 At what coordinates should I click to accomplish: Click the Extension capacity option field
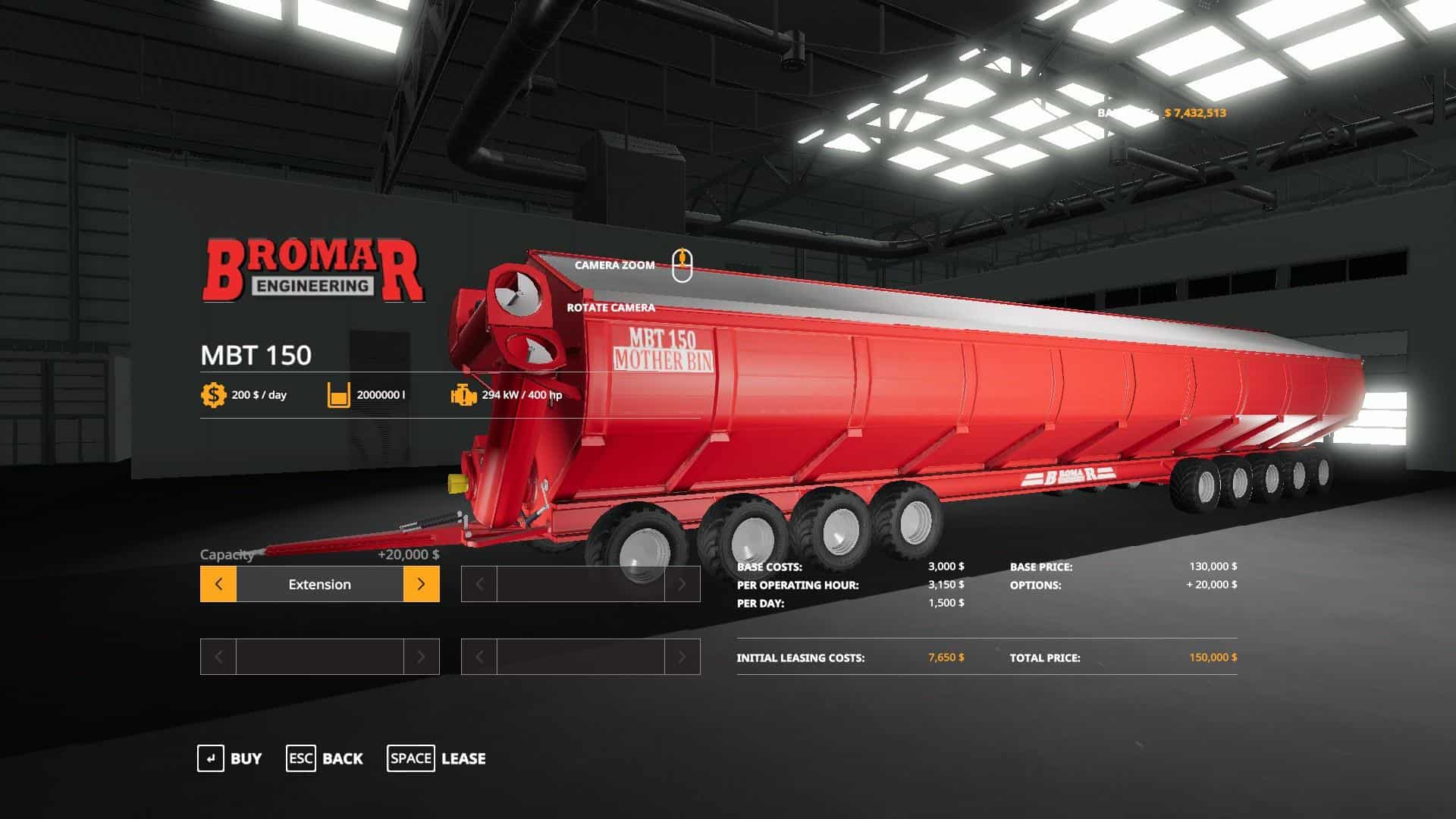point(319,584)
